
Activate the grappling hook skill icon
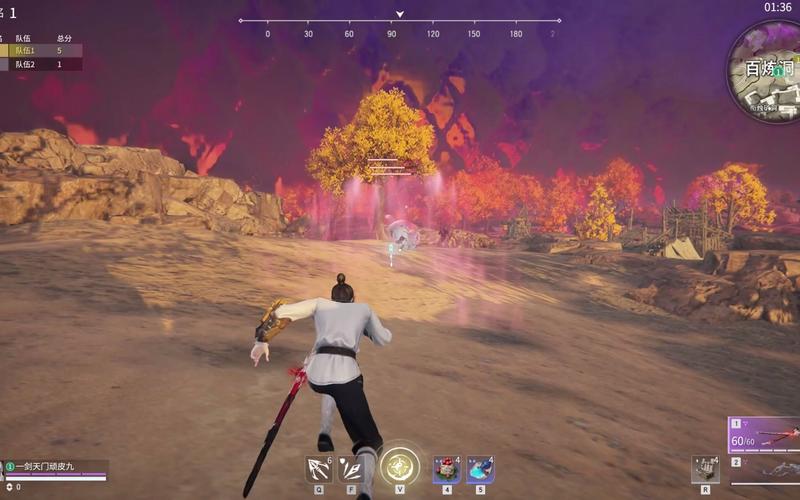[x=319, y=468]
